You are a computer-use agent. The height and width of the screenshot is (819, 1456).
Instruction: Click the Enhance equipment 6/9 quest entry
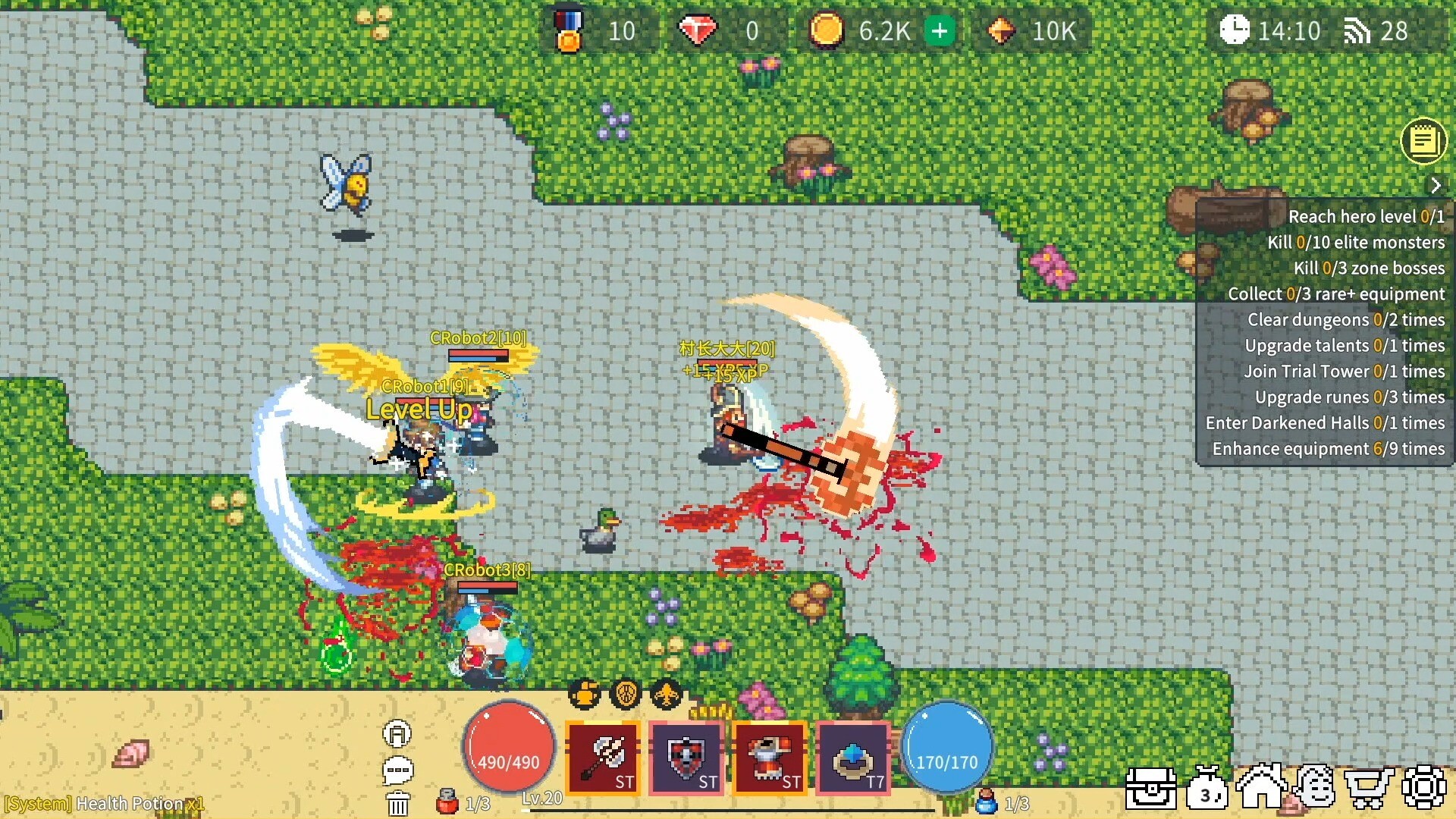tap(1327, 448)
